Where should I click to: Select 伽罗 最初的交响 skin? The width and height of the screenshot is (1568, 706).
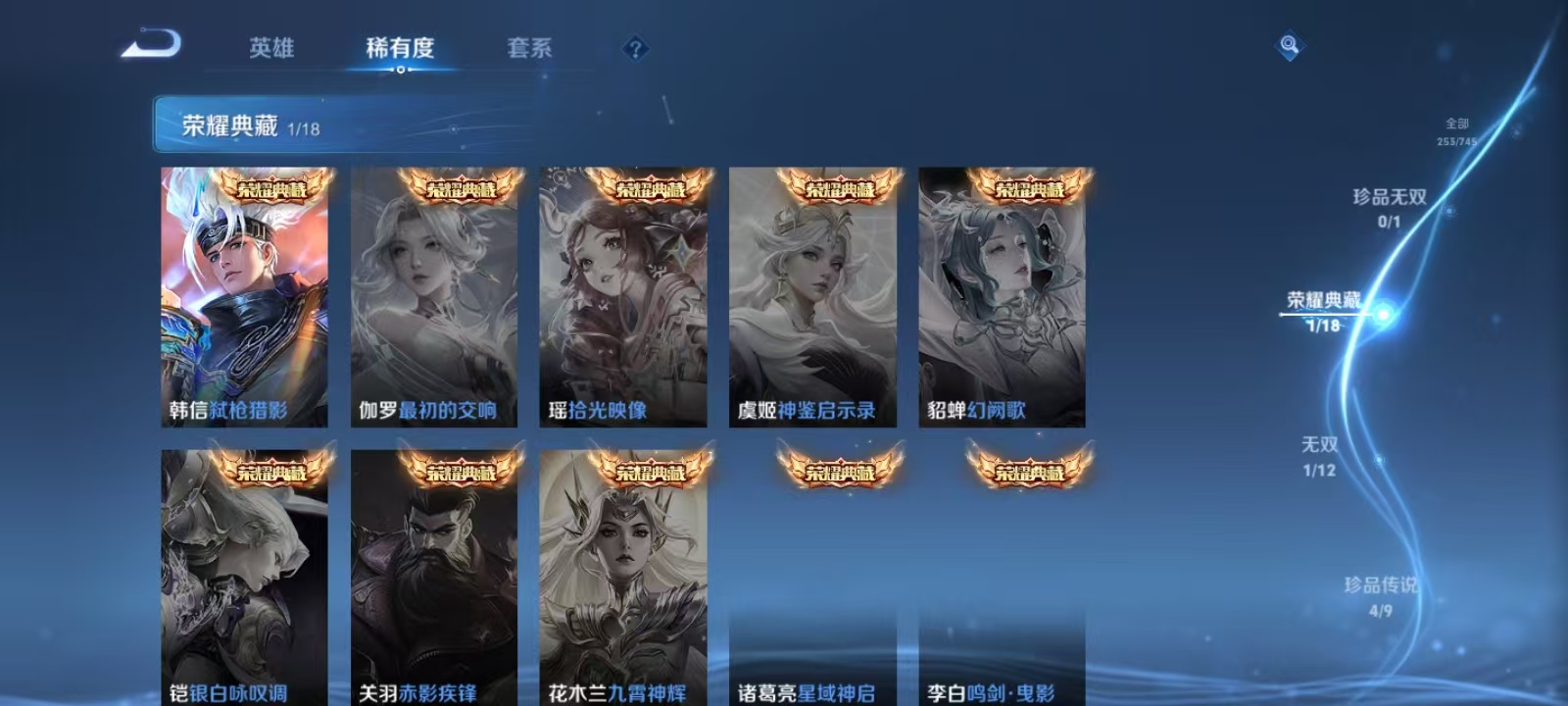(434, 294)
